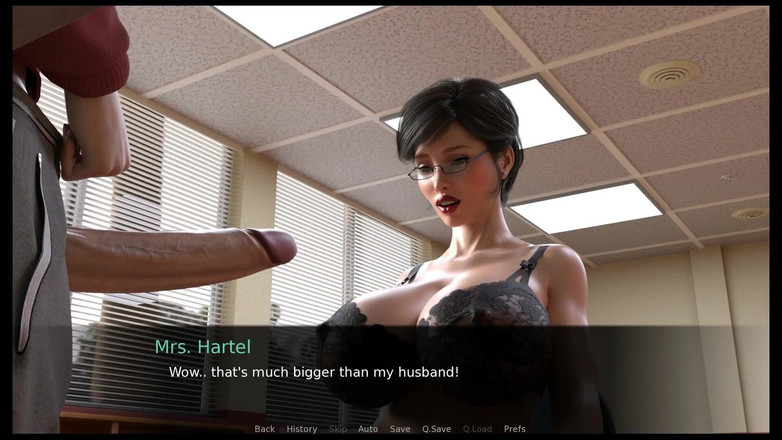Open the Save menu

400,429
